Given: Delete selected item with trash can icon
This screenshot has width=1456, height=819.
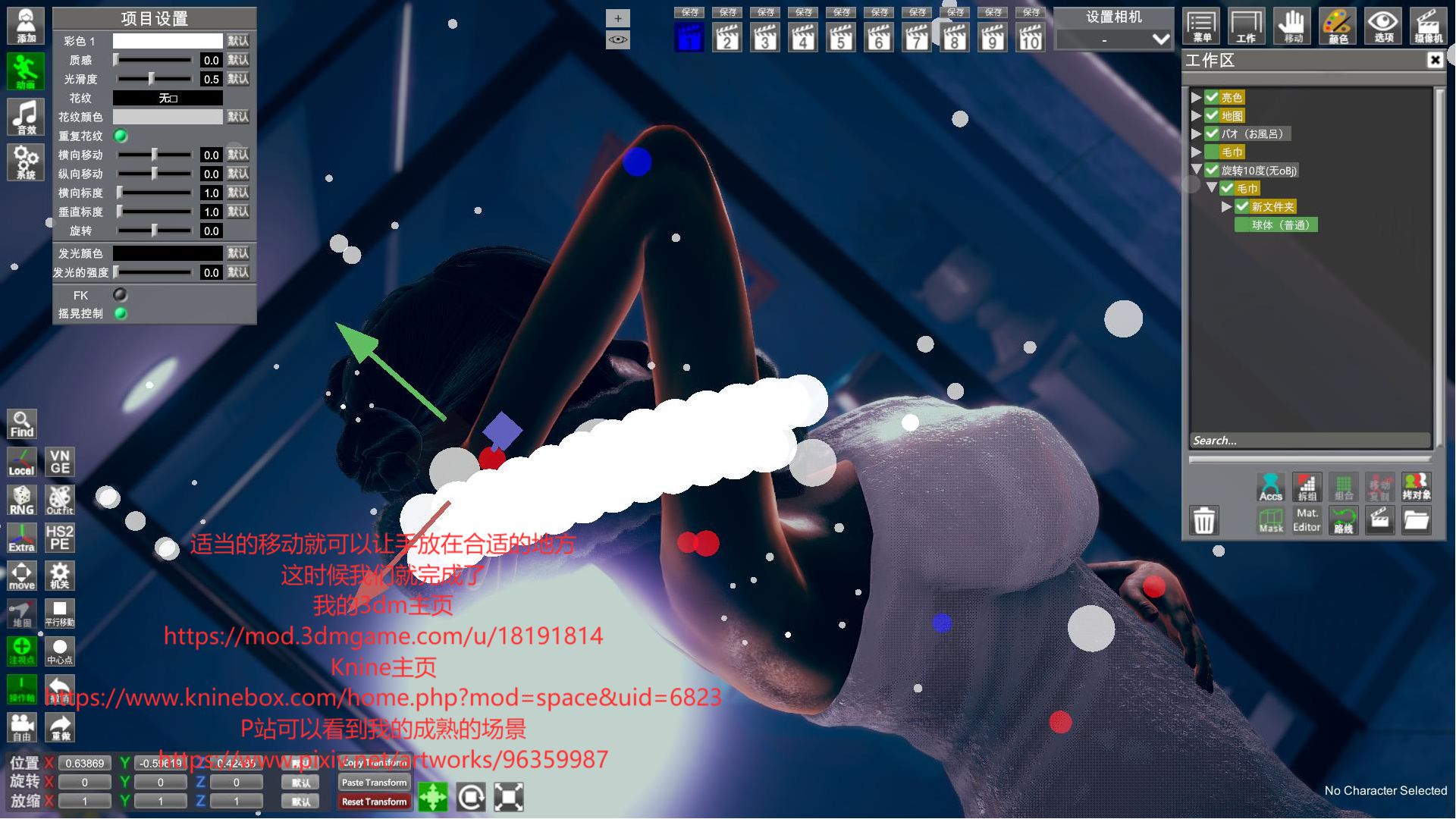Looking at the screenshot, I should (1204, 521).
